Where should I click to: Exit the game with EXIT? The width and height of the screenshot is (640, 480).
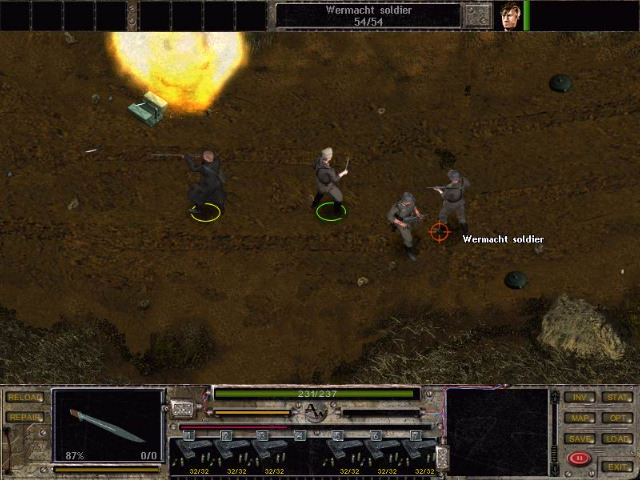click(x=616, y=466)
